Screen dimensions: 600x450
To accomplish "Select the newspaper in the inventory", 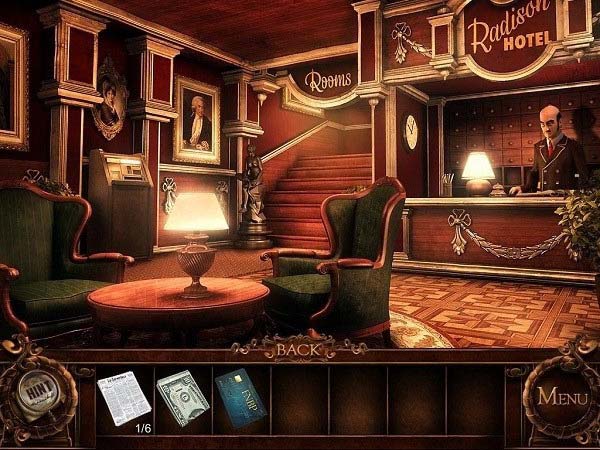I will click(x=123, y=397).
